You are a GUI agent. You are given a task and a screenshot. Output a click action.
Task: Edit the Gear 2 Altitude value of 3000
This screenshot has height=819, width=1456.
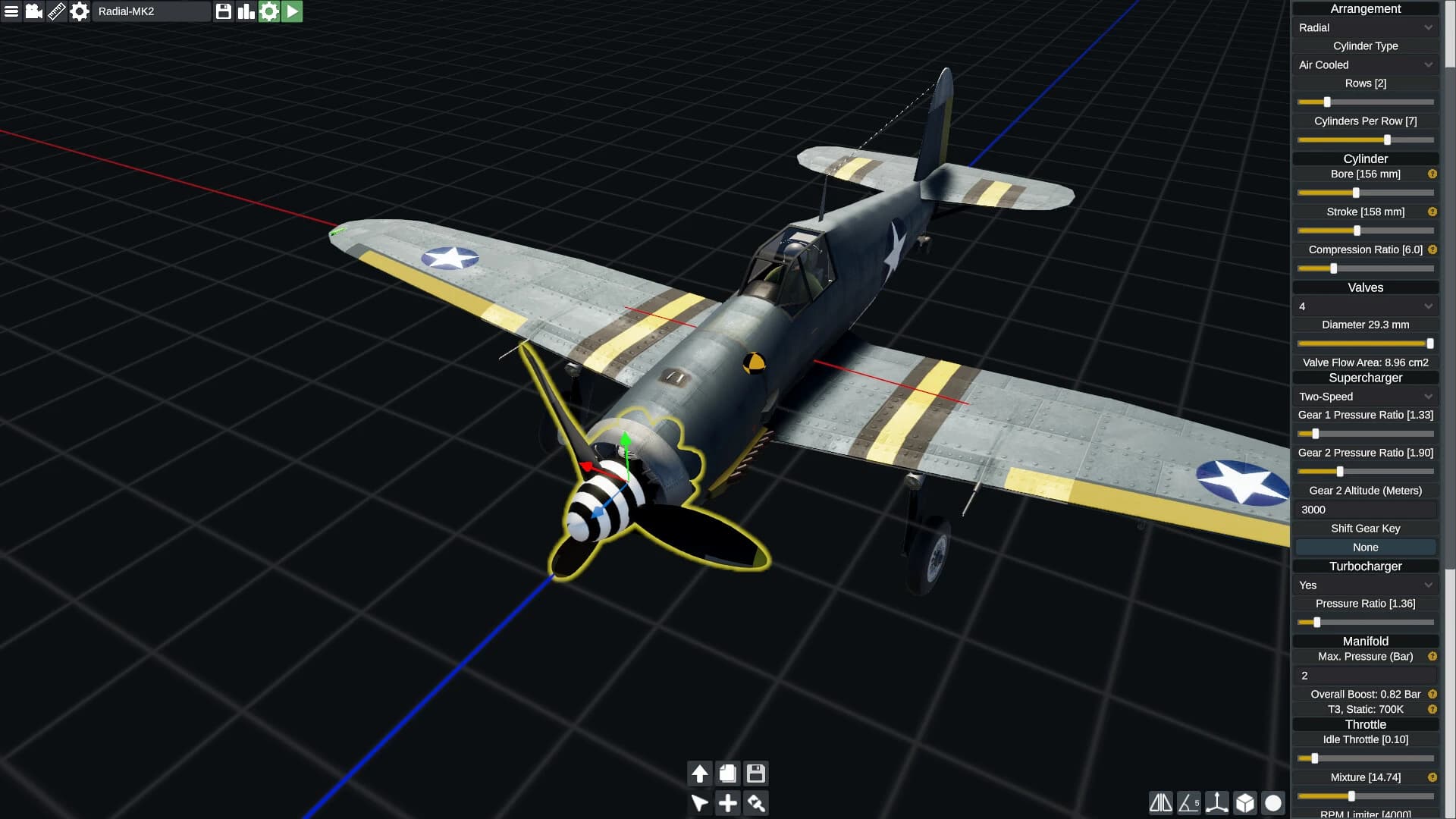[1365, 509]
